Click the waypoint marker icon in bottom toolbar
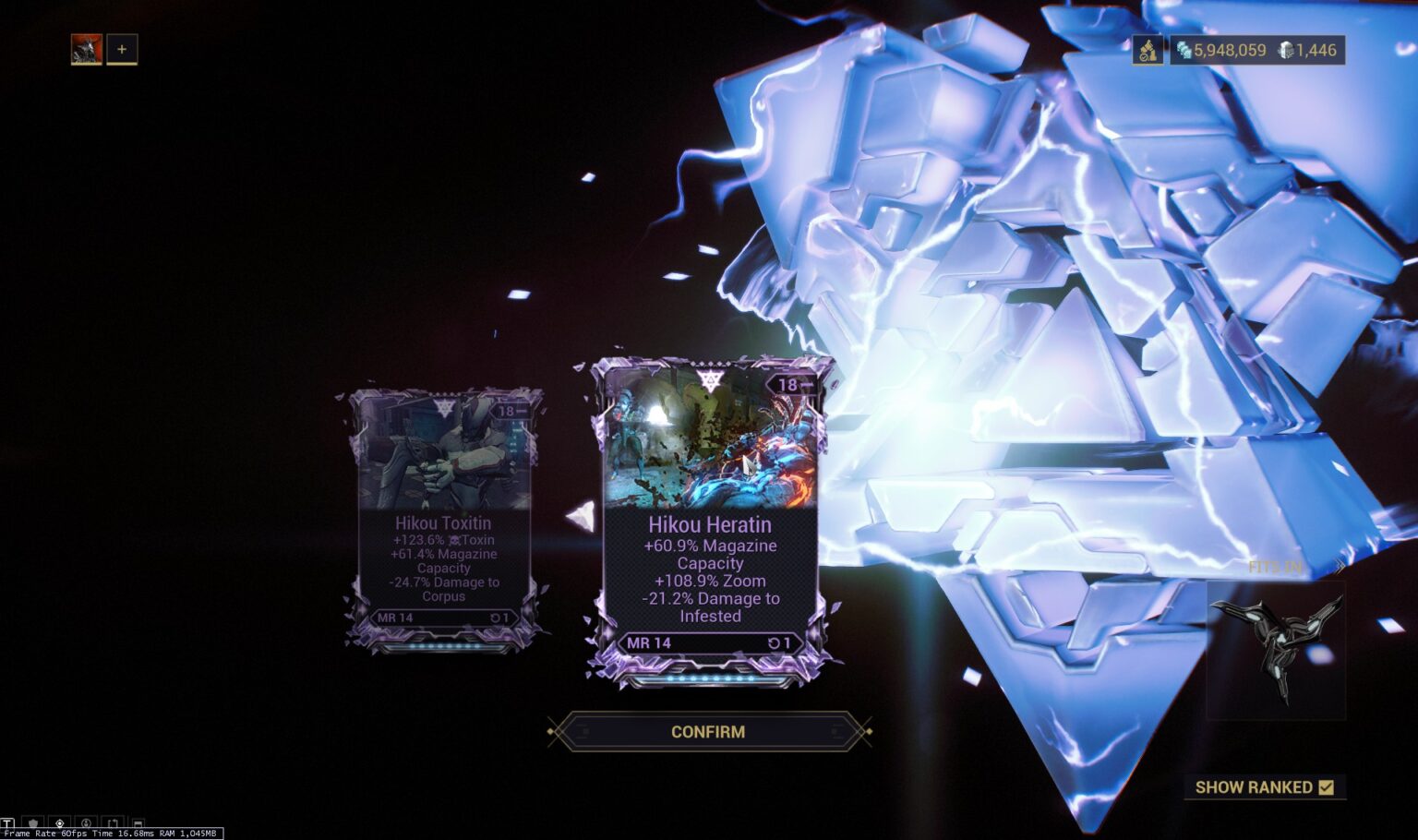 (59, 822)
